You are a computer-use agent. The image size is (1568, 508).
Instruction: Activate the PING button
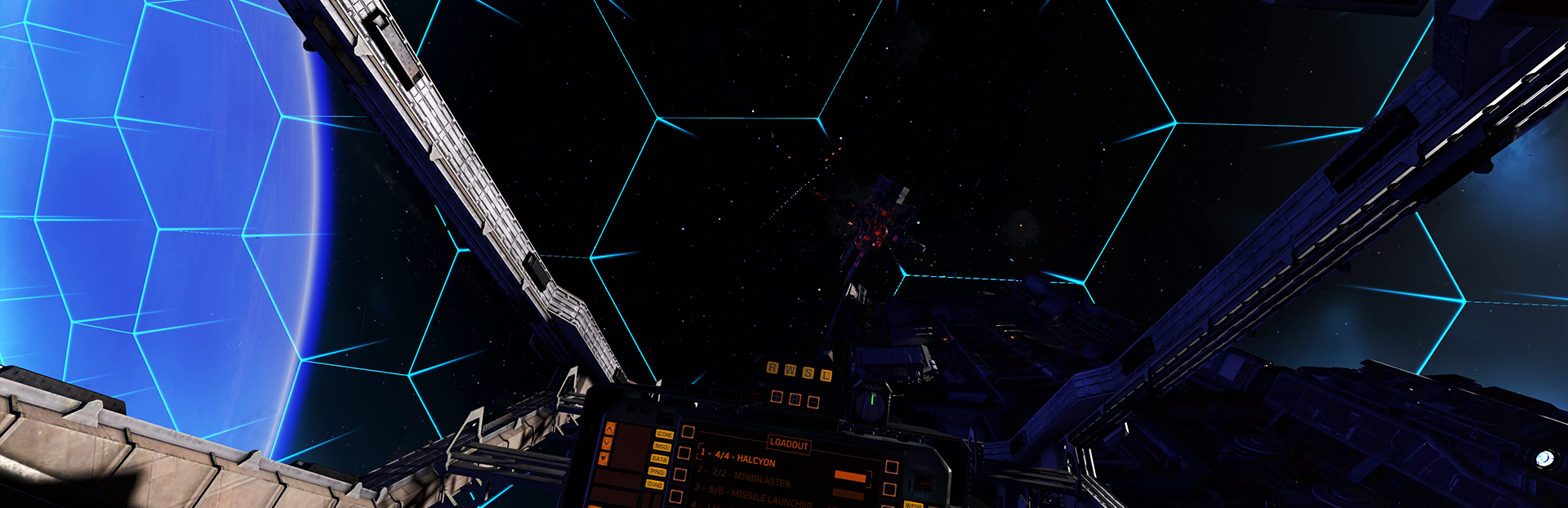[657, 472]
